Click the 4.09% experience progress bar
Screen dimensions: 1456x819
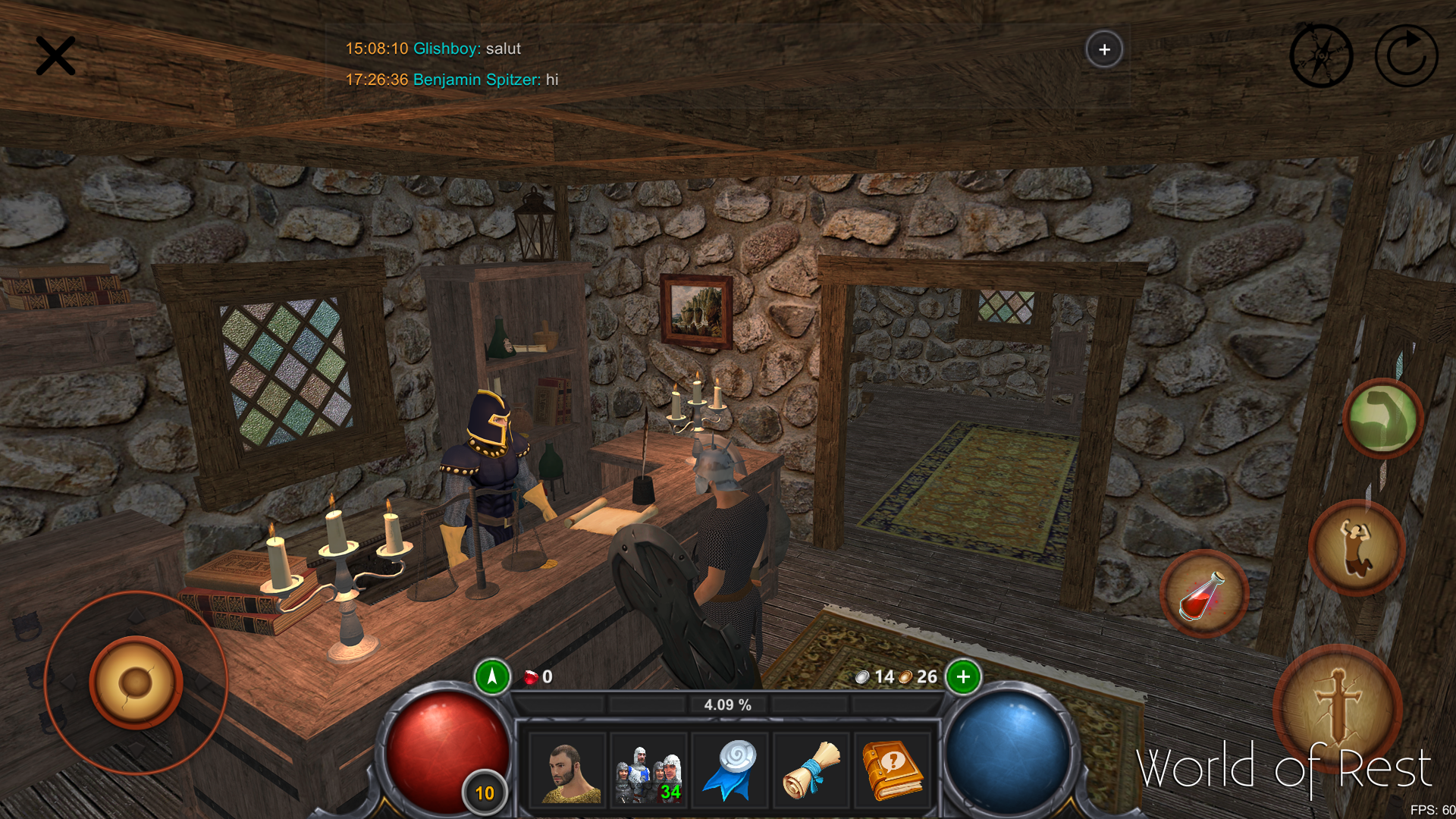coord(726,704)
